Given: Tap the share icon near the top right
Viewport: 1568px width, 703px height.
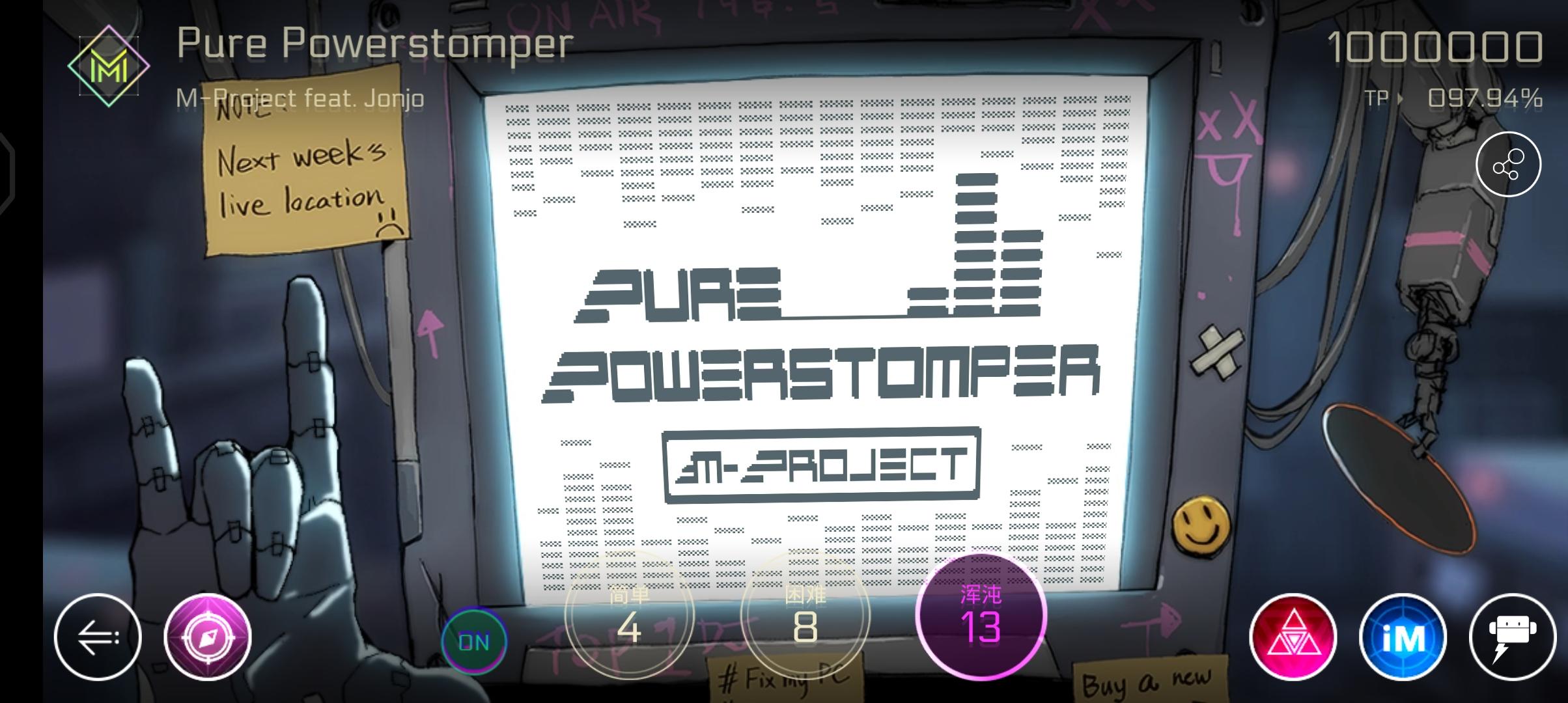Looking at the screenshot, I should click(x=1509, y=165).
